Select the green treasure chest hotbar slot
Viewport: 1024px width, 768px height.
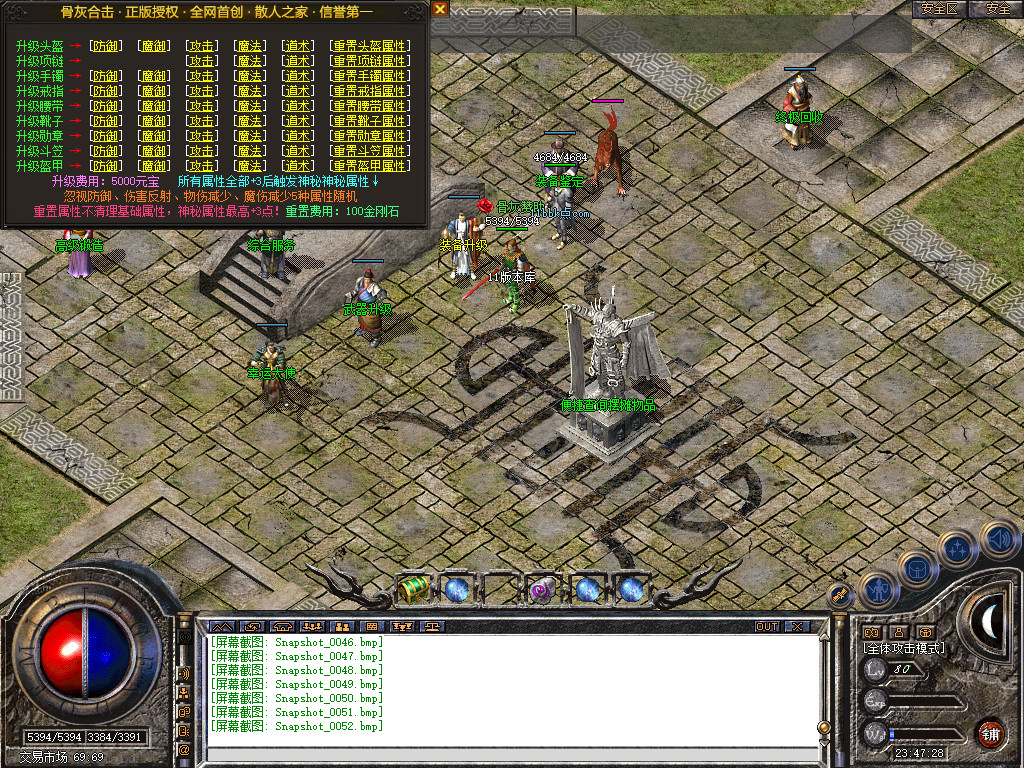coord(412,589)
